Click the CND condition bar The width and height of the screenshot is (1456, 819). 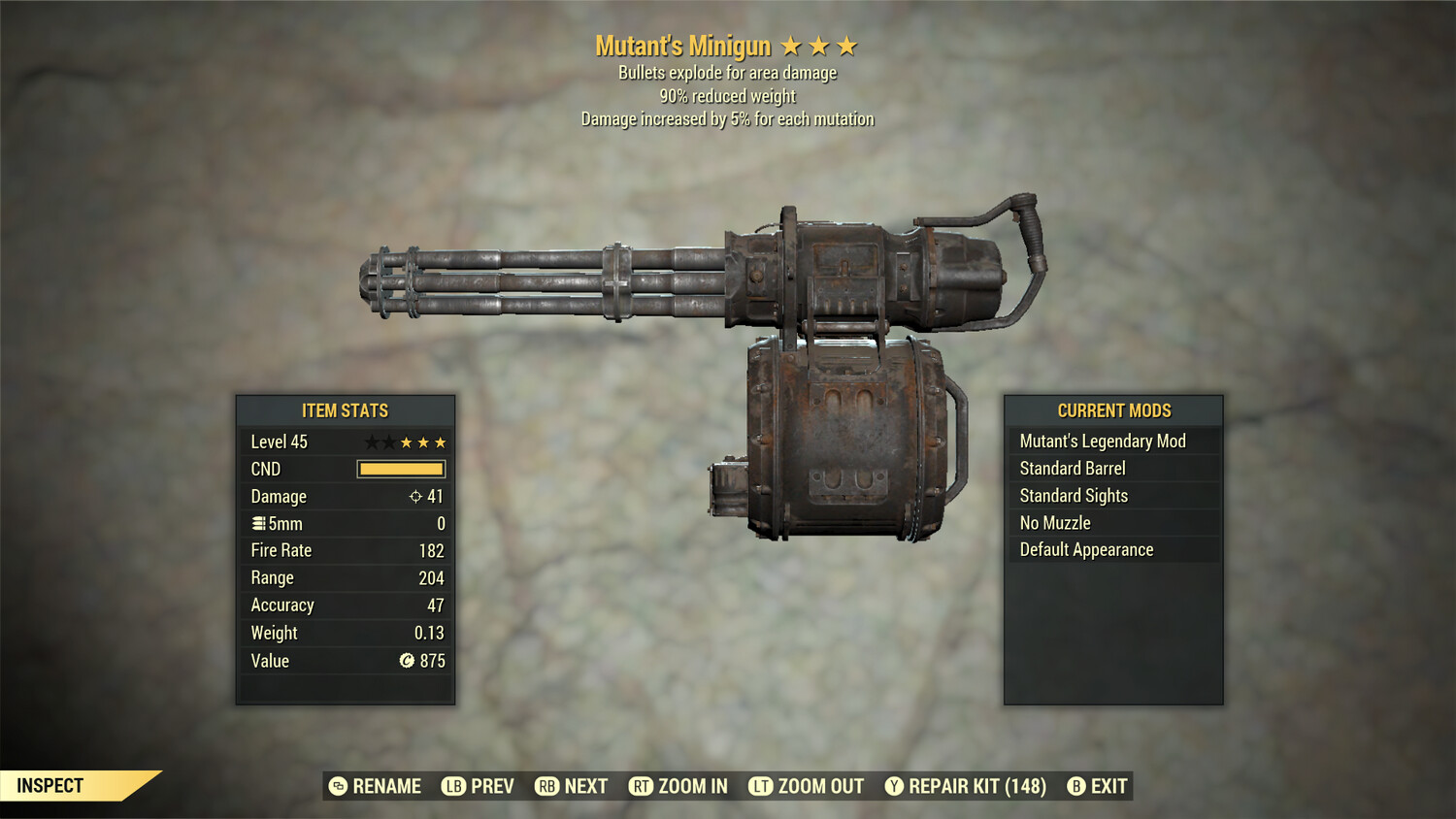point(401,469)
